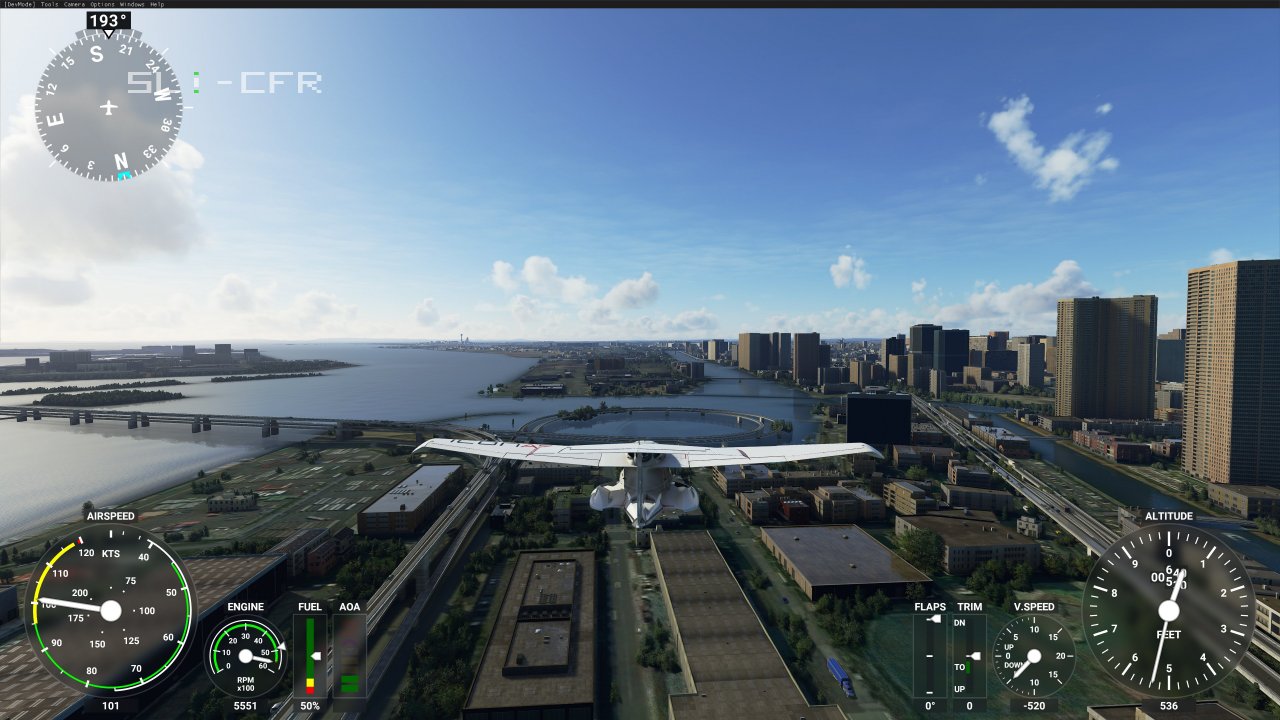Click the engine RPM gauge

coord(245,655)
